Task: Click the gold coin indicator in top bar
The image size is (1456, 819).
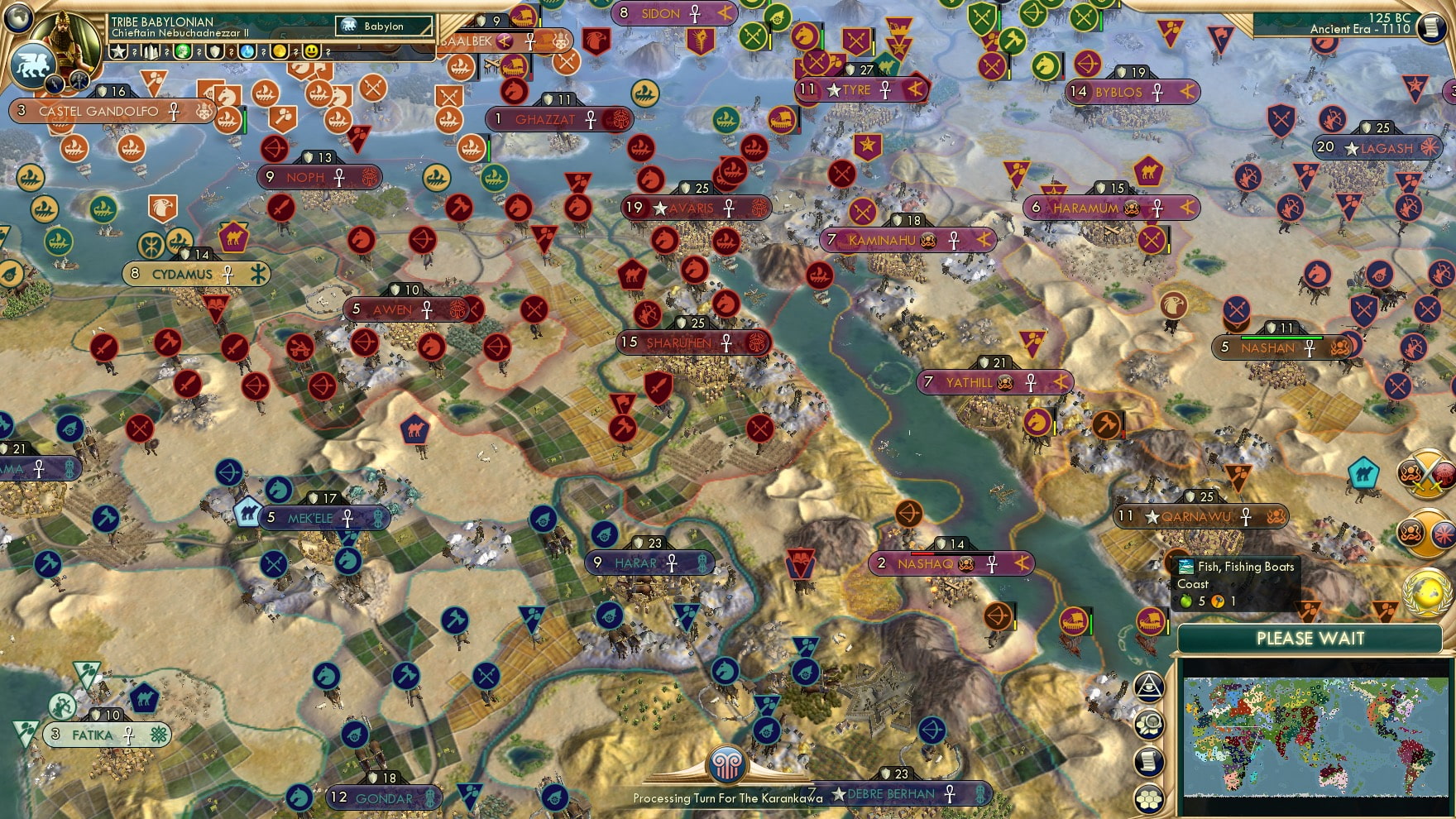Action: click(x=280, y=51)
